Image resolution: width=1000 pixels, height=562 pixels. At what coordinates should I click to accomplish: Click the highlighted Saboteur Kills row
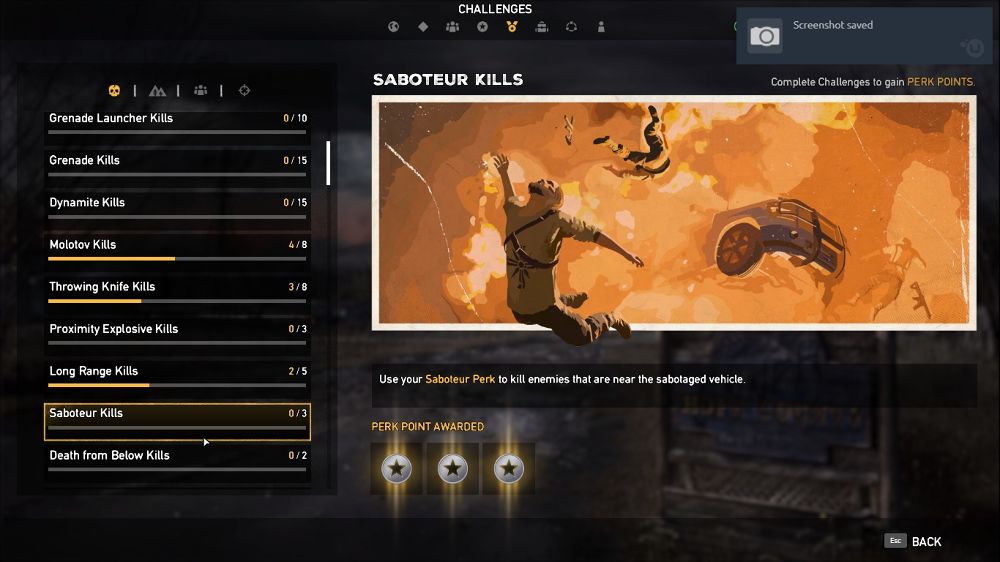coord(177,421)
